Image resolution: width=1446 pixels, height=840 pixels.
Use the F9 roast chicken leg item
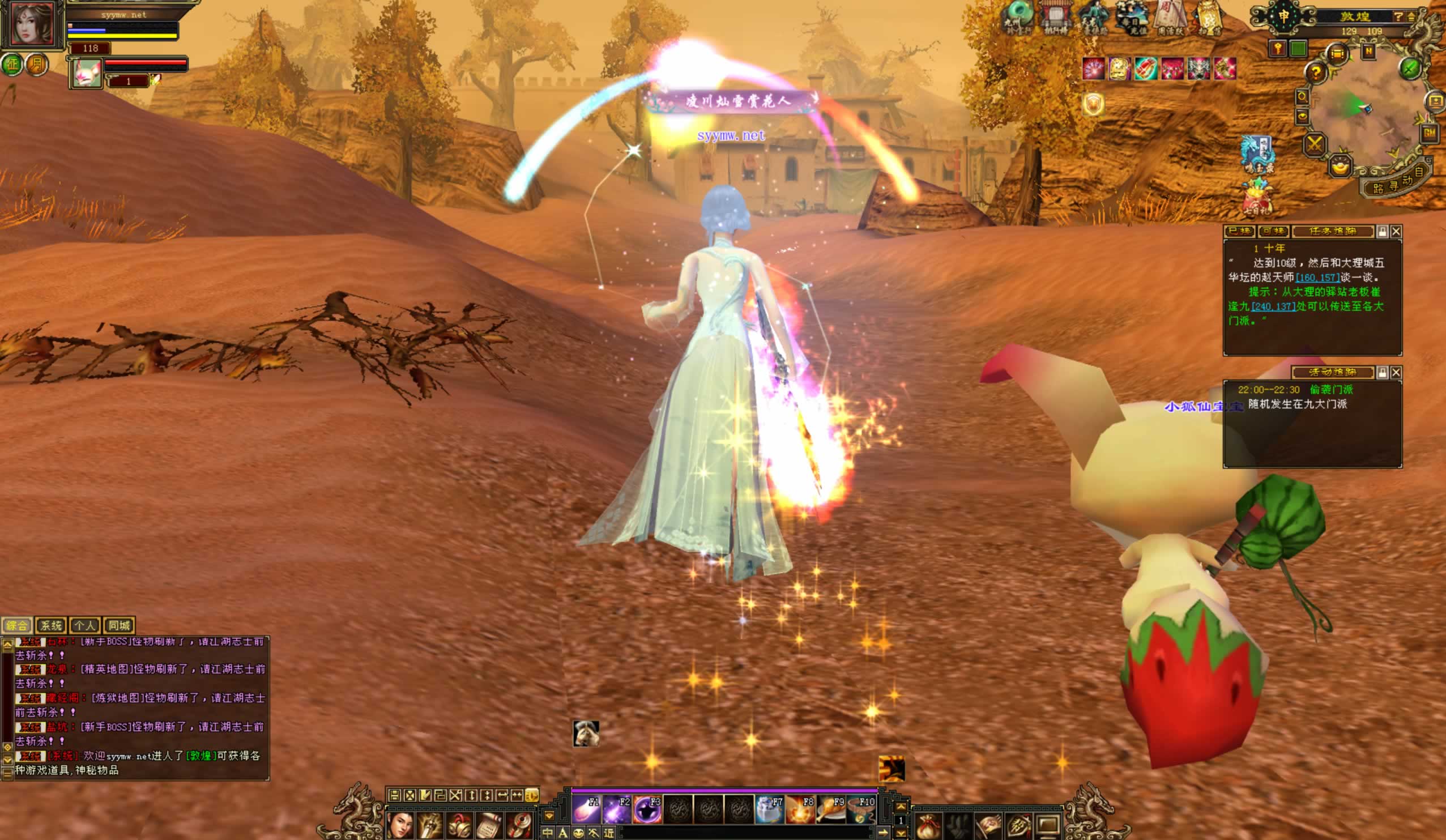[x=830, y=809]
